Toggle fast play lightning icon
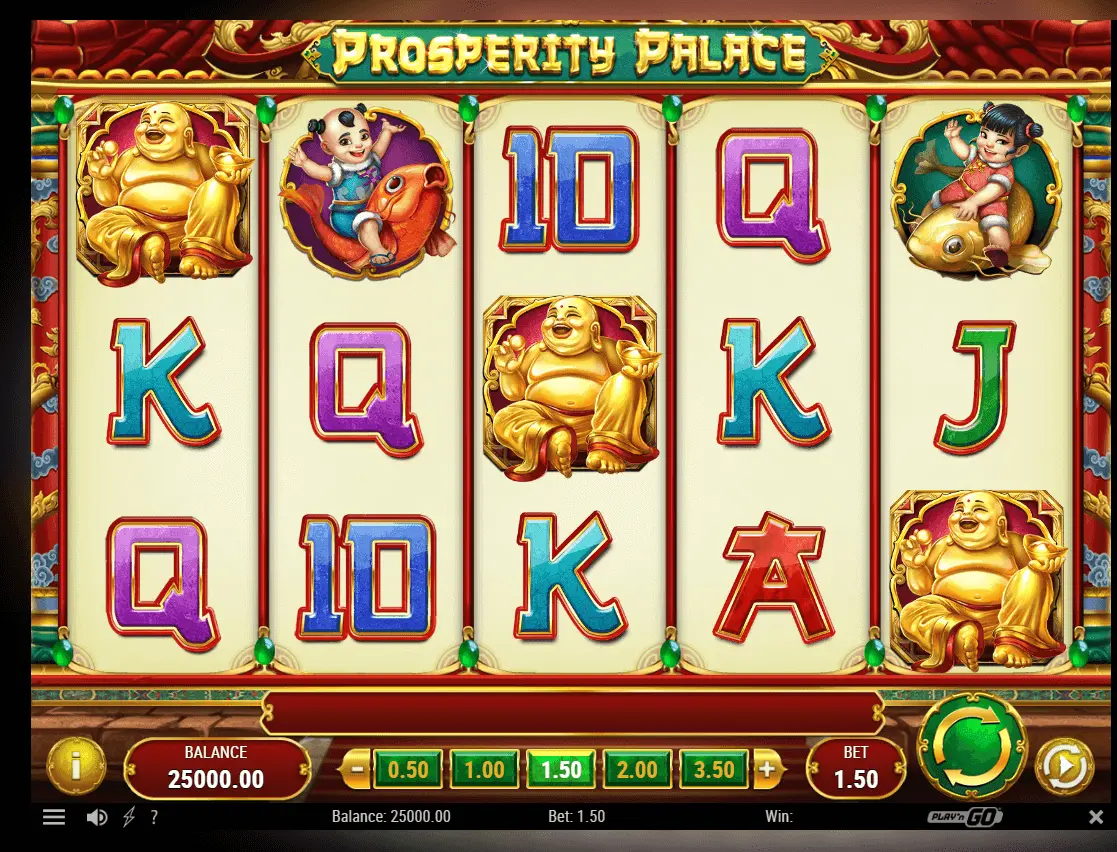The height and width of the screenshot is (852, 1117). point(127,817)
